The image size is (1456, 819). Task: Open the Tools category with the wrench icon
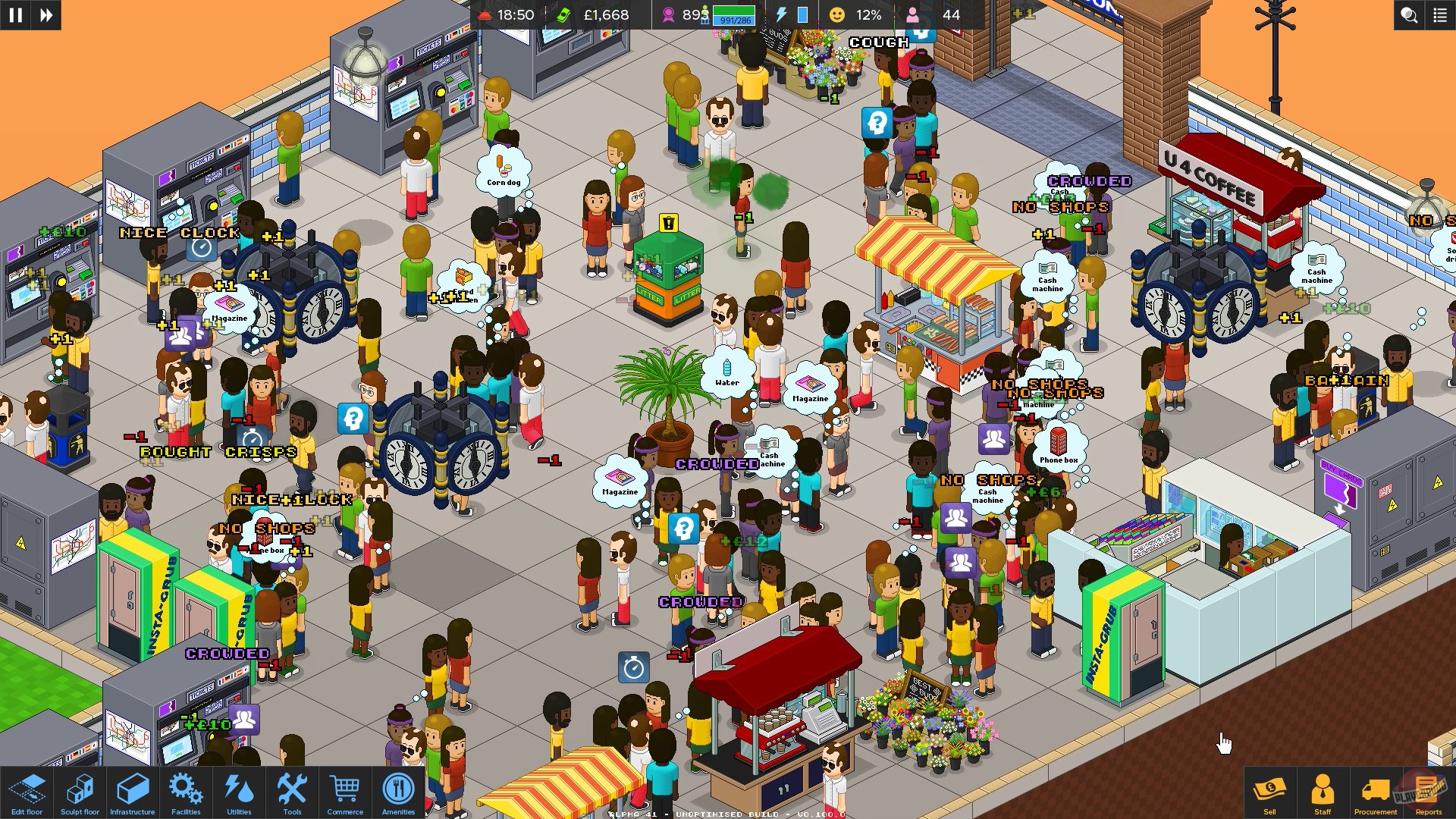(x=291, y=792)
